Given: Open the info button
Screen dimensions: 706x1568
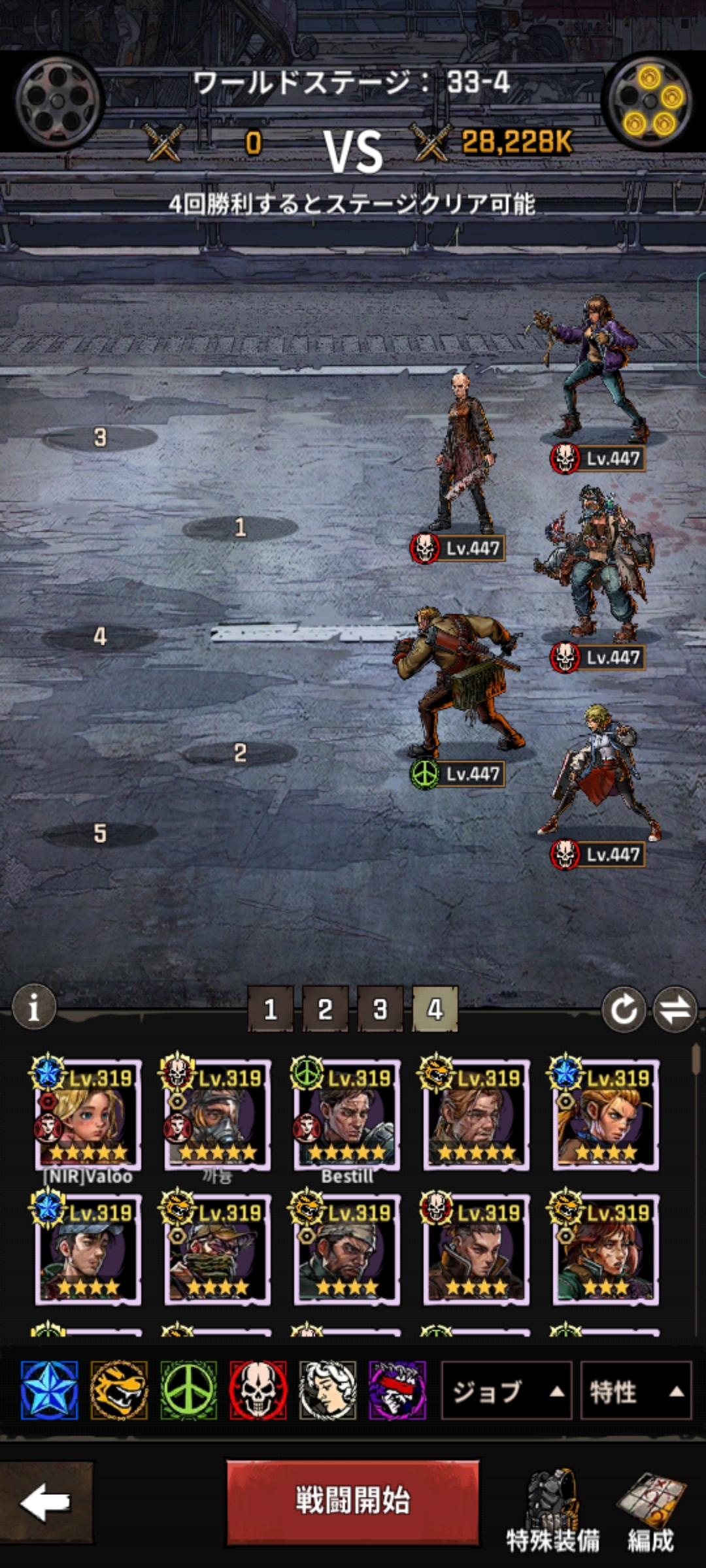Looking at the screenshot, I should [34, 1007].
